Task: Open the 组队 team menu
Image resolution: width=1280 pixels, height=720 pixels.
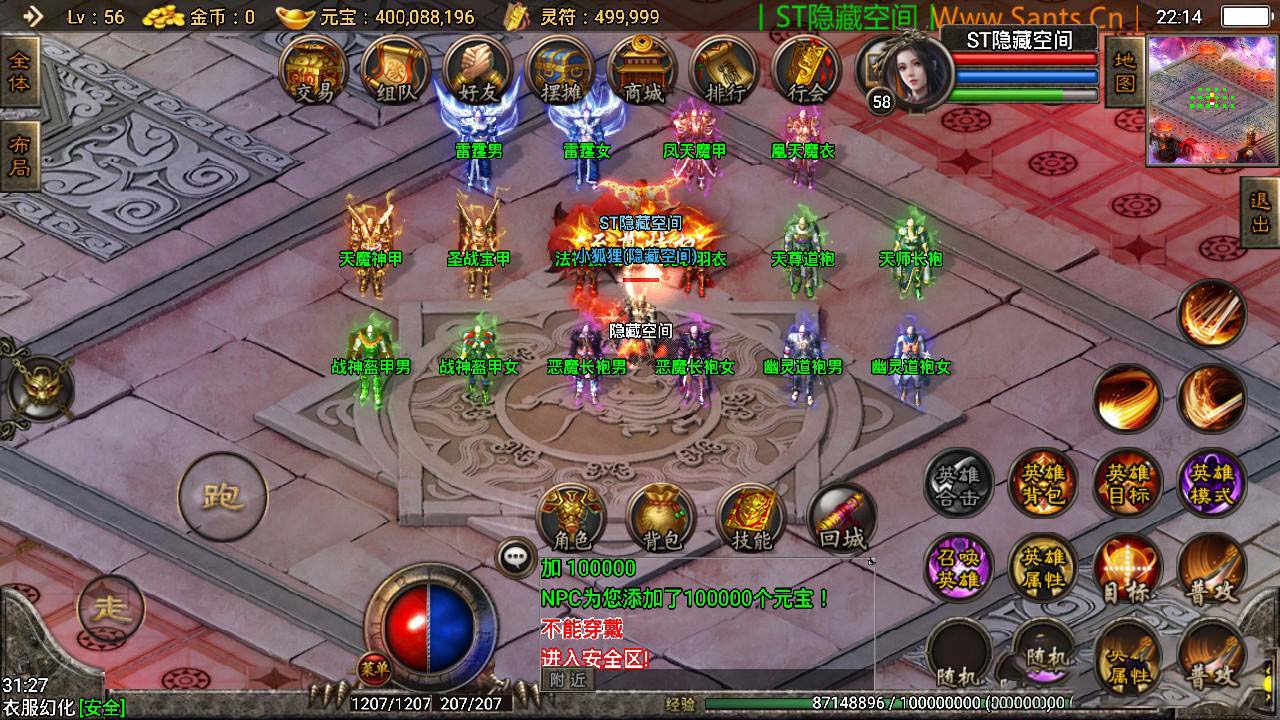Action: coord(396,72)
